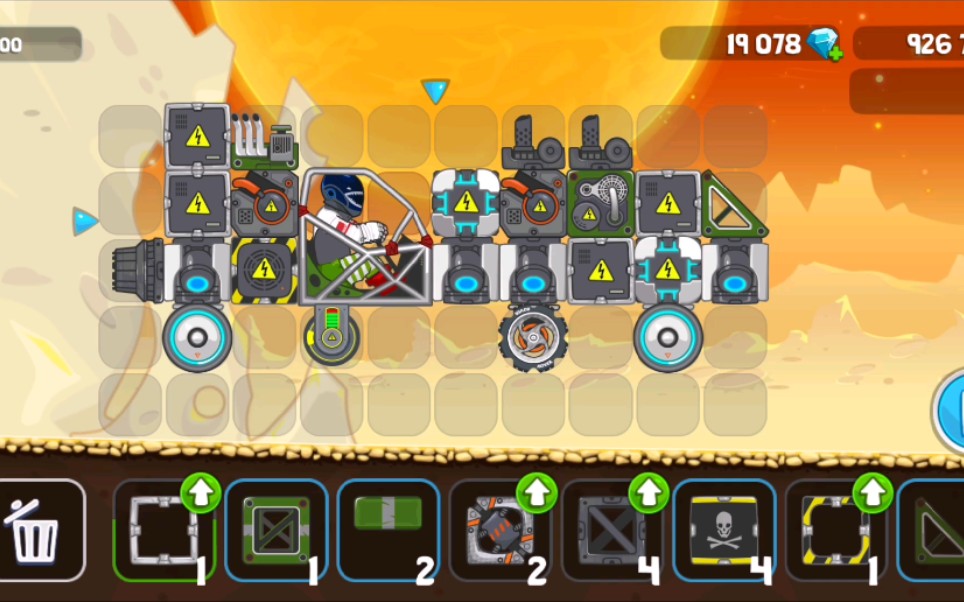Select the spiked orange wheel on the rover

pos(532,338)
